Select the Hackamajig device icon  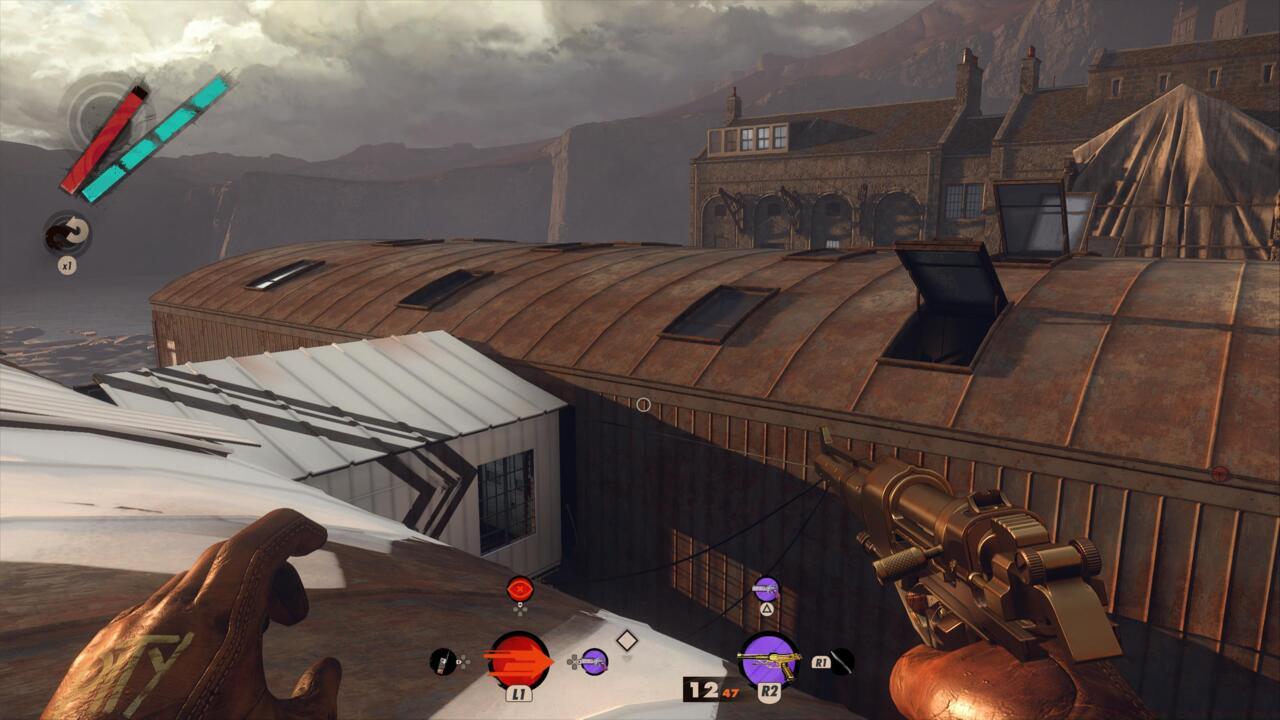pyautogui.click(x=442, y=661)
